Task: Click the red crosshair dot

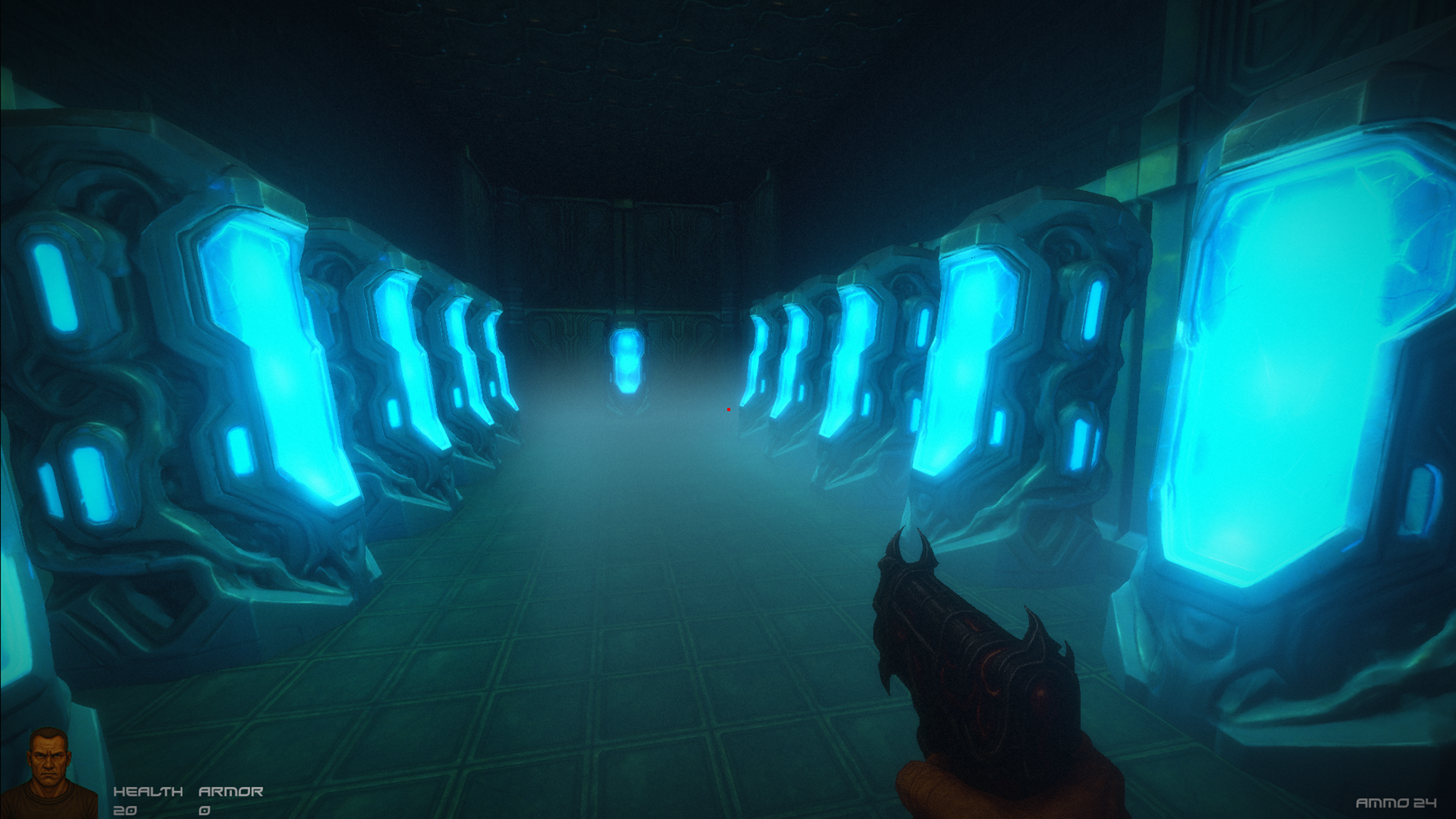Action: click(727, 408)
